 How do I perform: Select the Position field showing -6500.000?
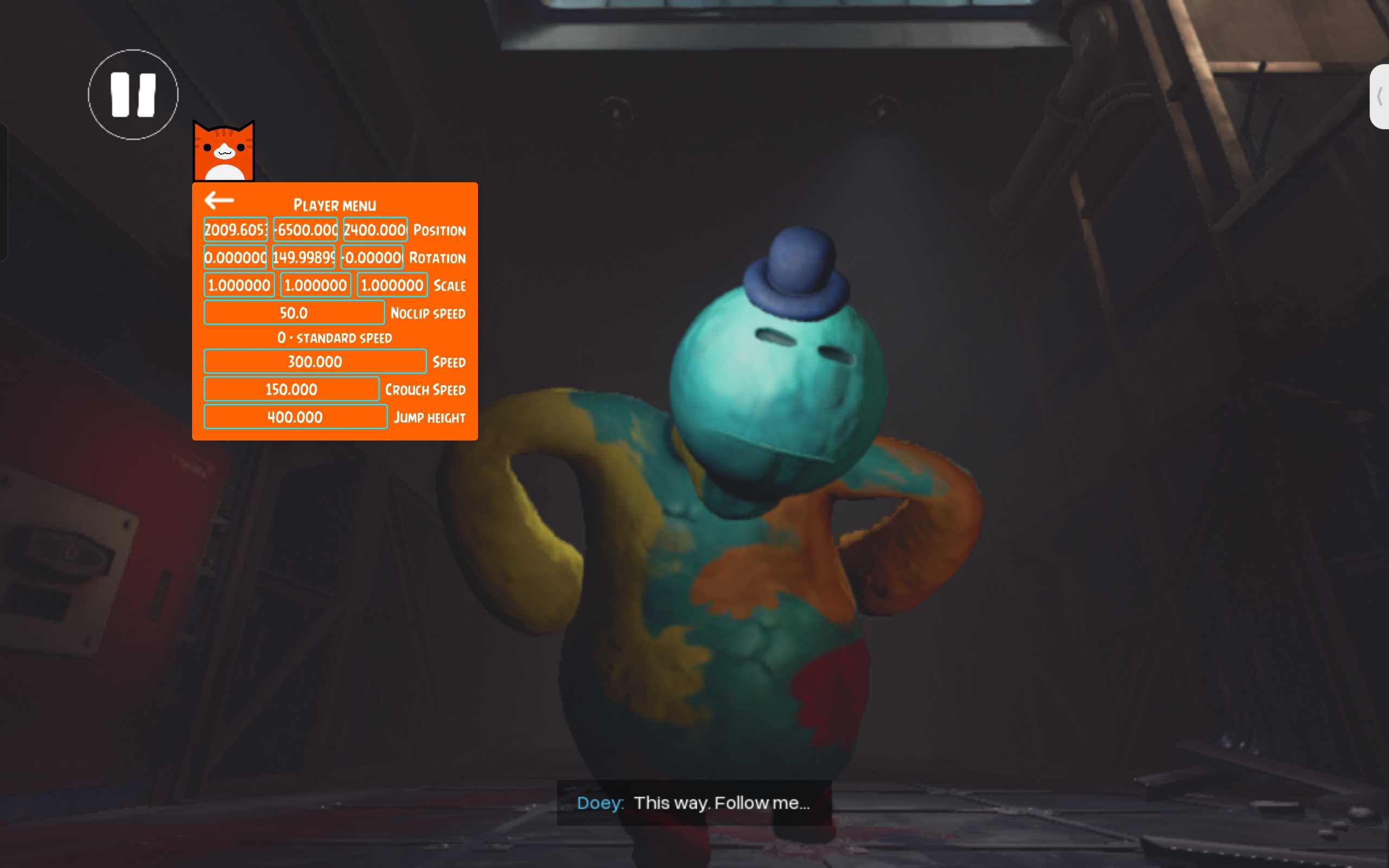coord(305,229)
